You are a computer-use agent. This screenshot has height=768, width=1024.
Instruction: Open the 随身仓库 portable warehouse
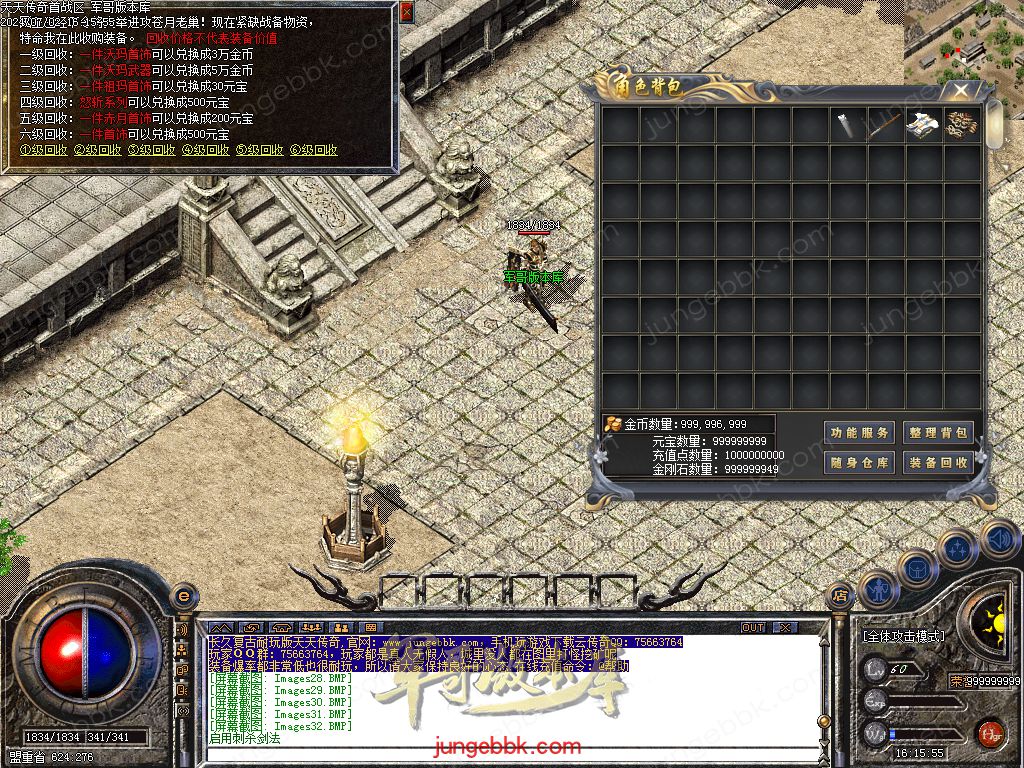click(859, 463)
